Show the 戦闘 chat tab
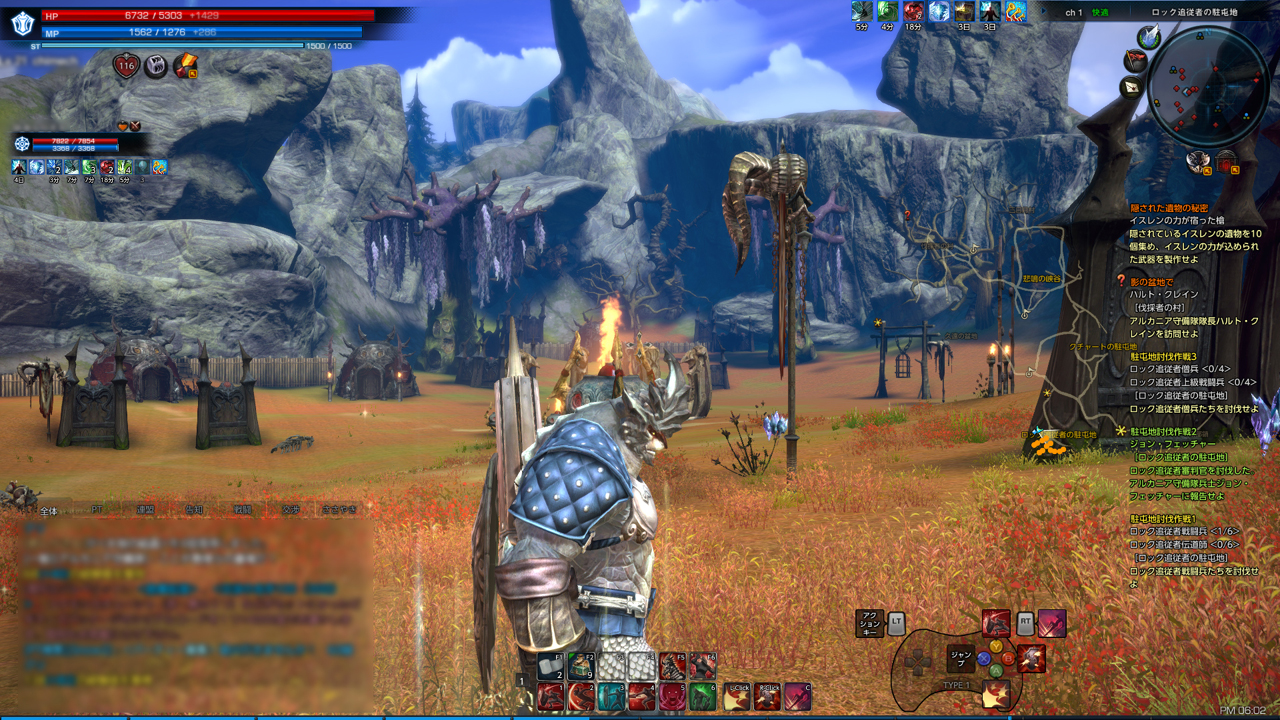1280x720 pixels. [x=243, y=509]
